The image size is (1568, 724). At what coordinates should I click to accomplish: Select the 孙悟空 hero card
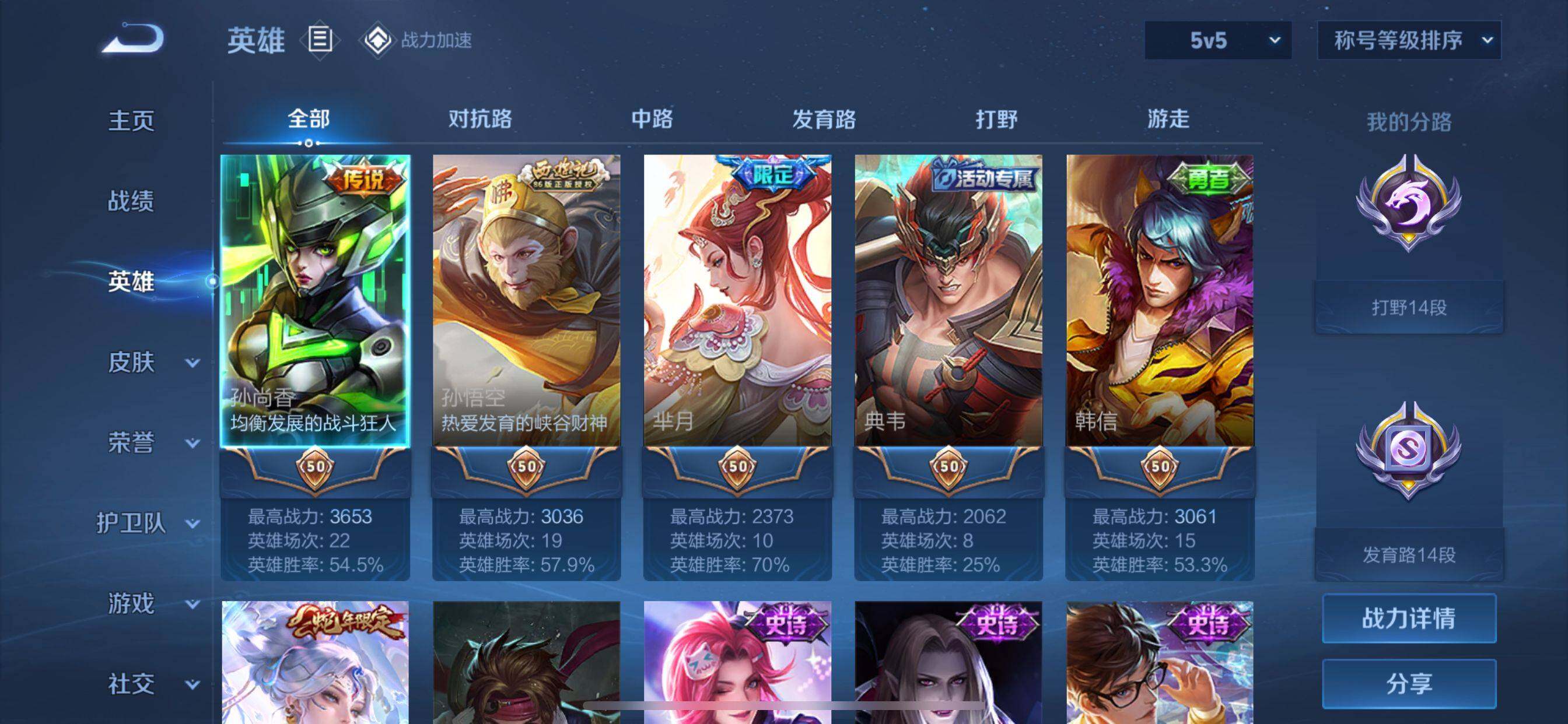pos(527,301)
